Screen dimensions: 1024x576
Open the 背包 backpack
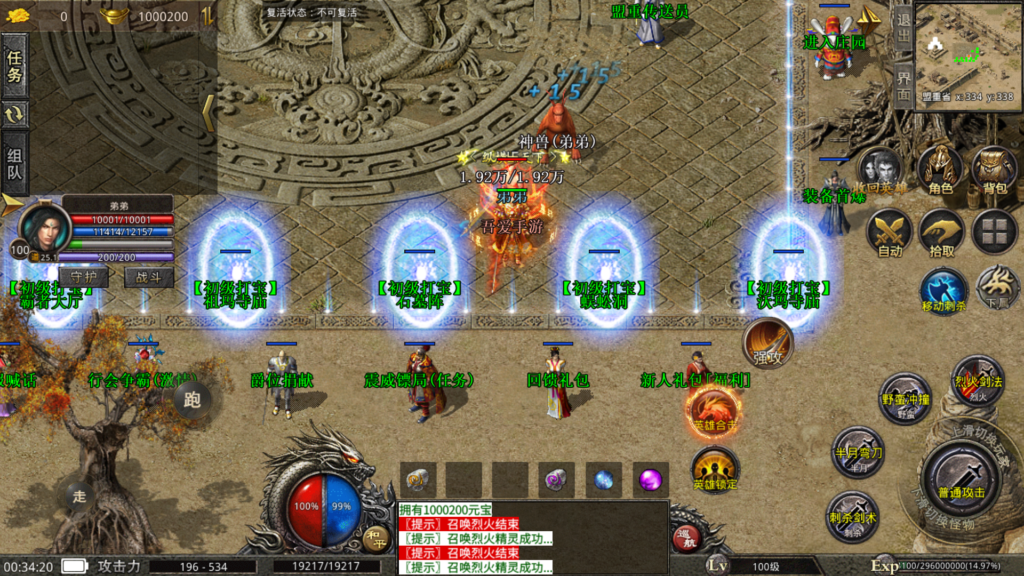tap(995, 170)
